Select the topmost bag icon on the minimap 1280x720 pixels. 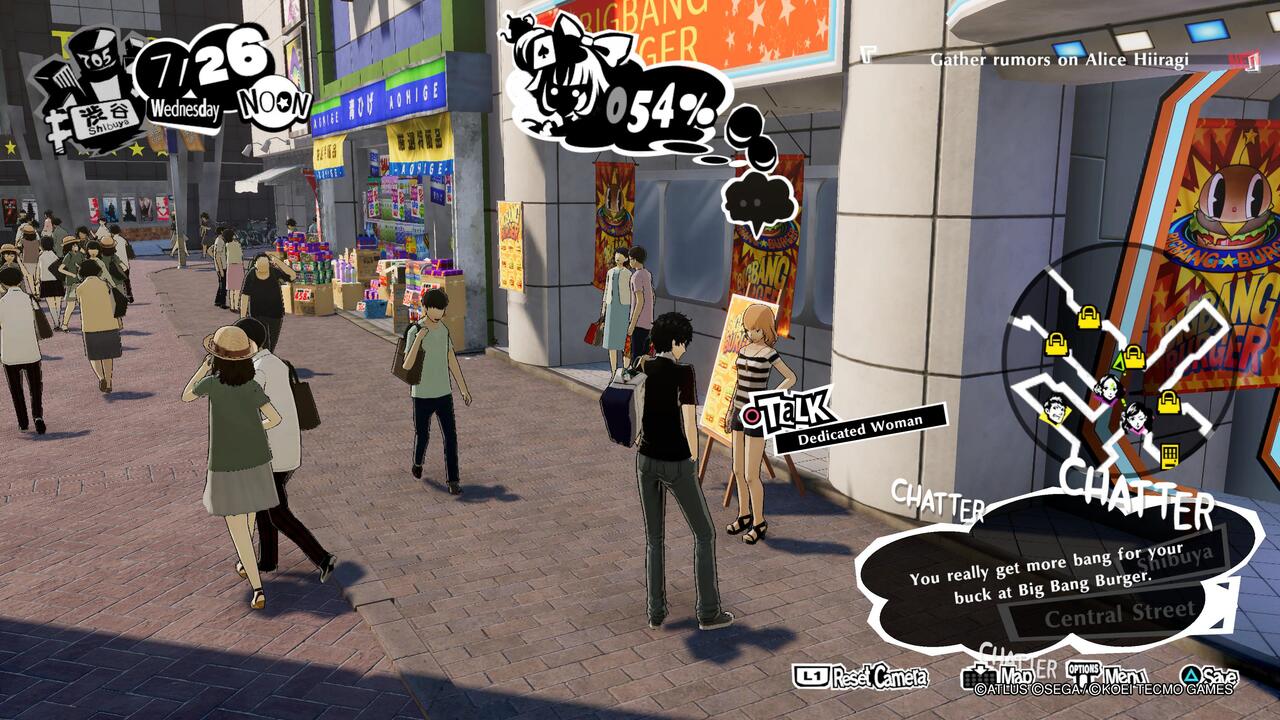point(1088,319)
